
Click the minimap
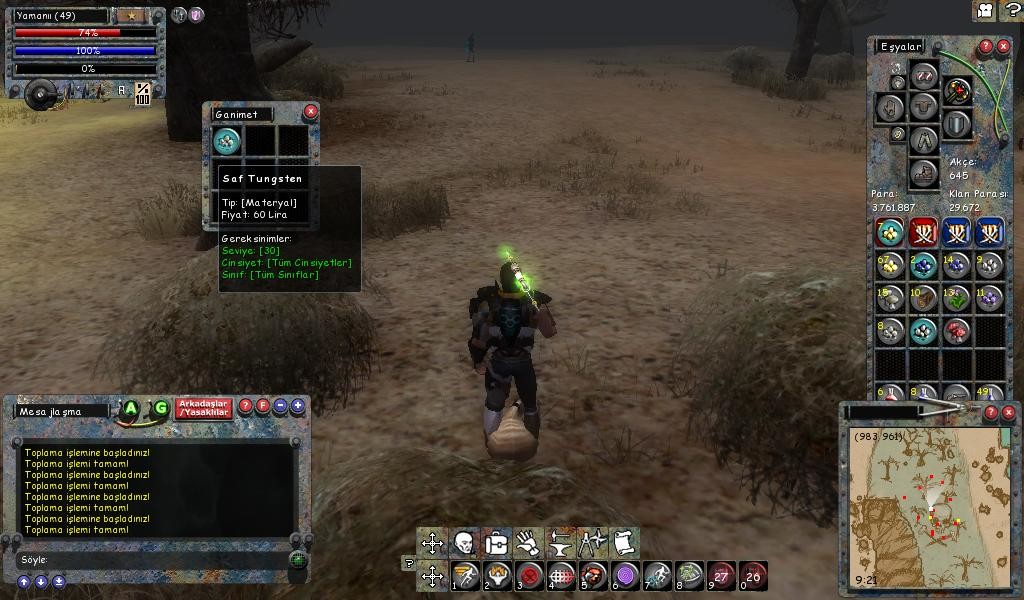[928, 505]
